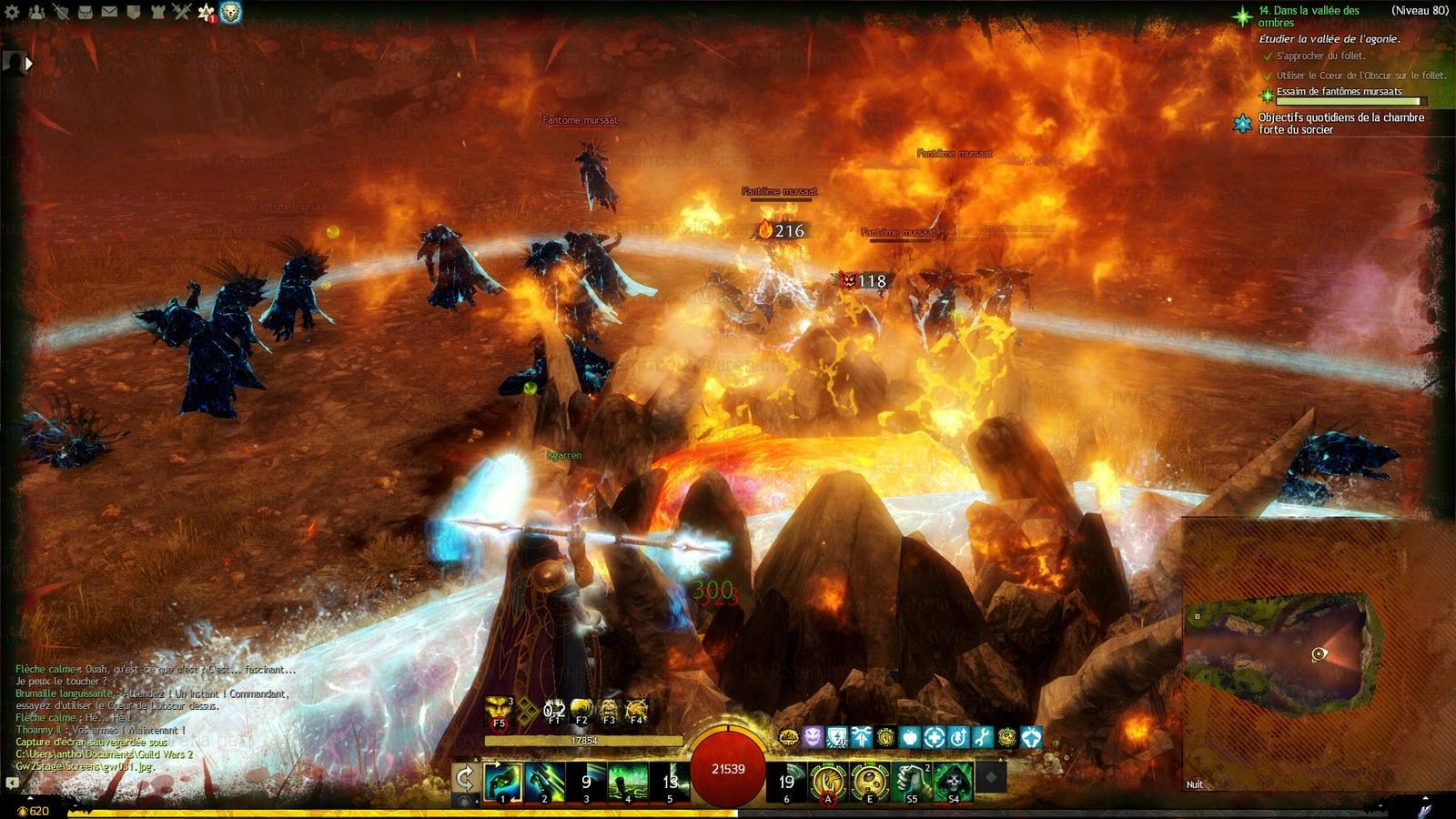Activate the S5 green fist utility skill
The image size is (1456, 819).
[x=912, y=782]
